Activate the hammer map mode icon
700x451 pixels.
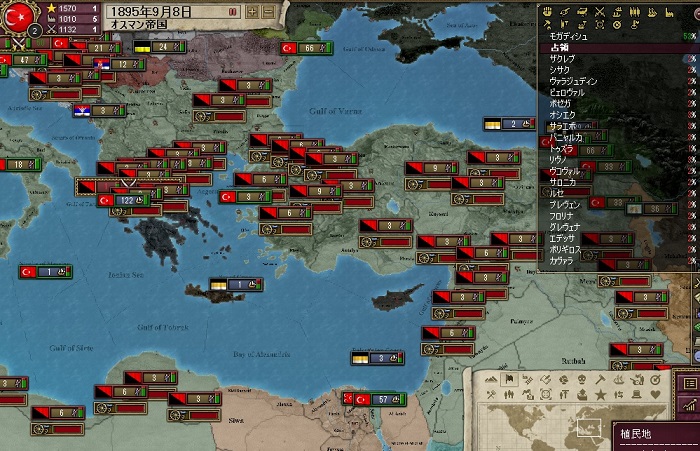pos(600,379)
